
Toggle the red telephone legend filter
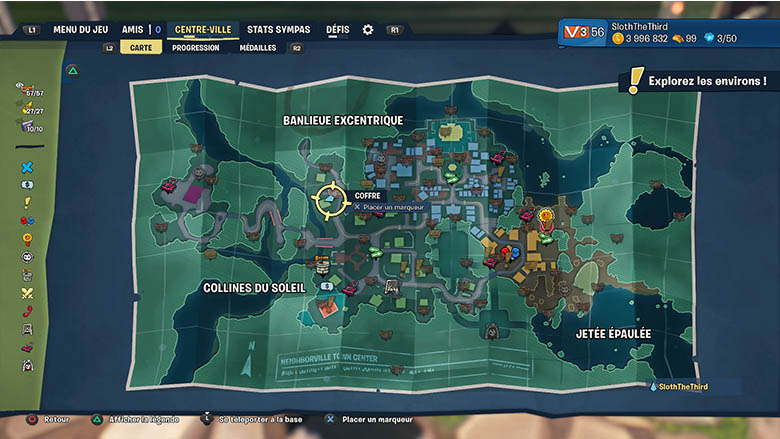27,311
